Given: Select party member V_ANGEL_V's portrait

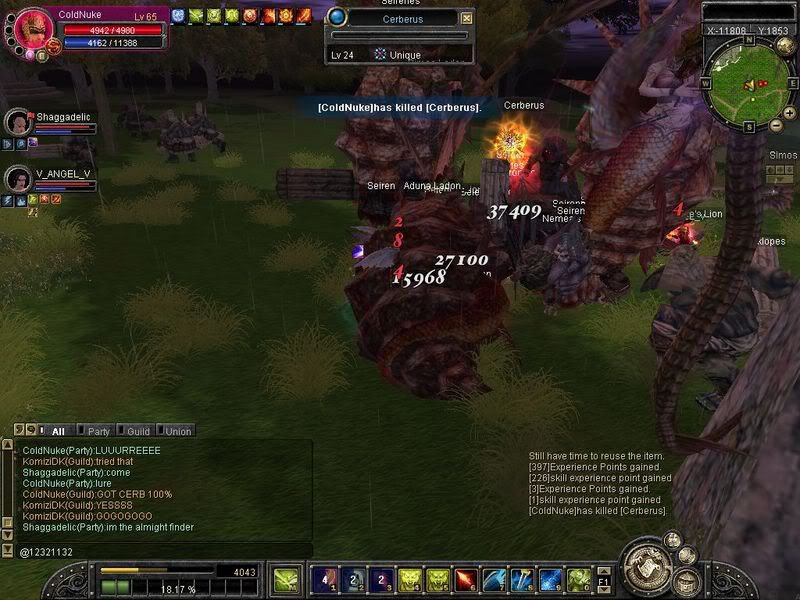Looking at the screenshot, I should point(17,178).
